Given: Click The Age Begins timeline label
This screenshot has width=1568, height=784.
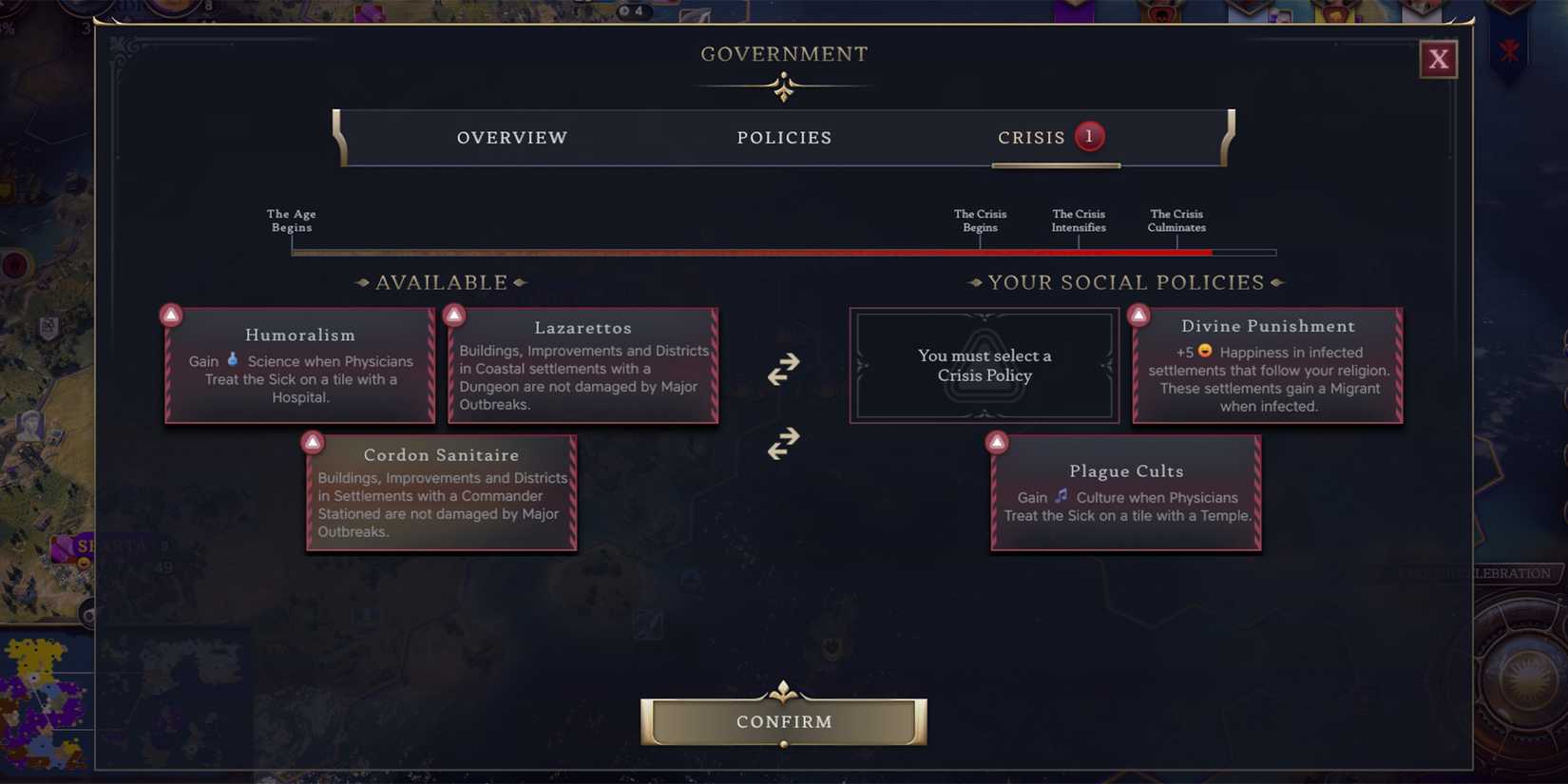Looking at the screenshot, I should (x=291, y=221).
